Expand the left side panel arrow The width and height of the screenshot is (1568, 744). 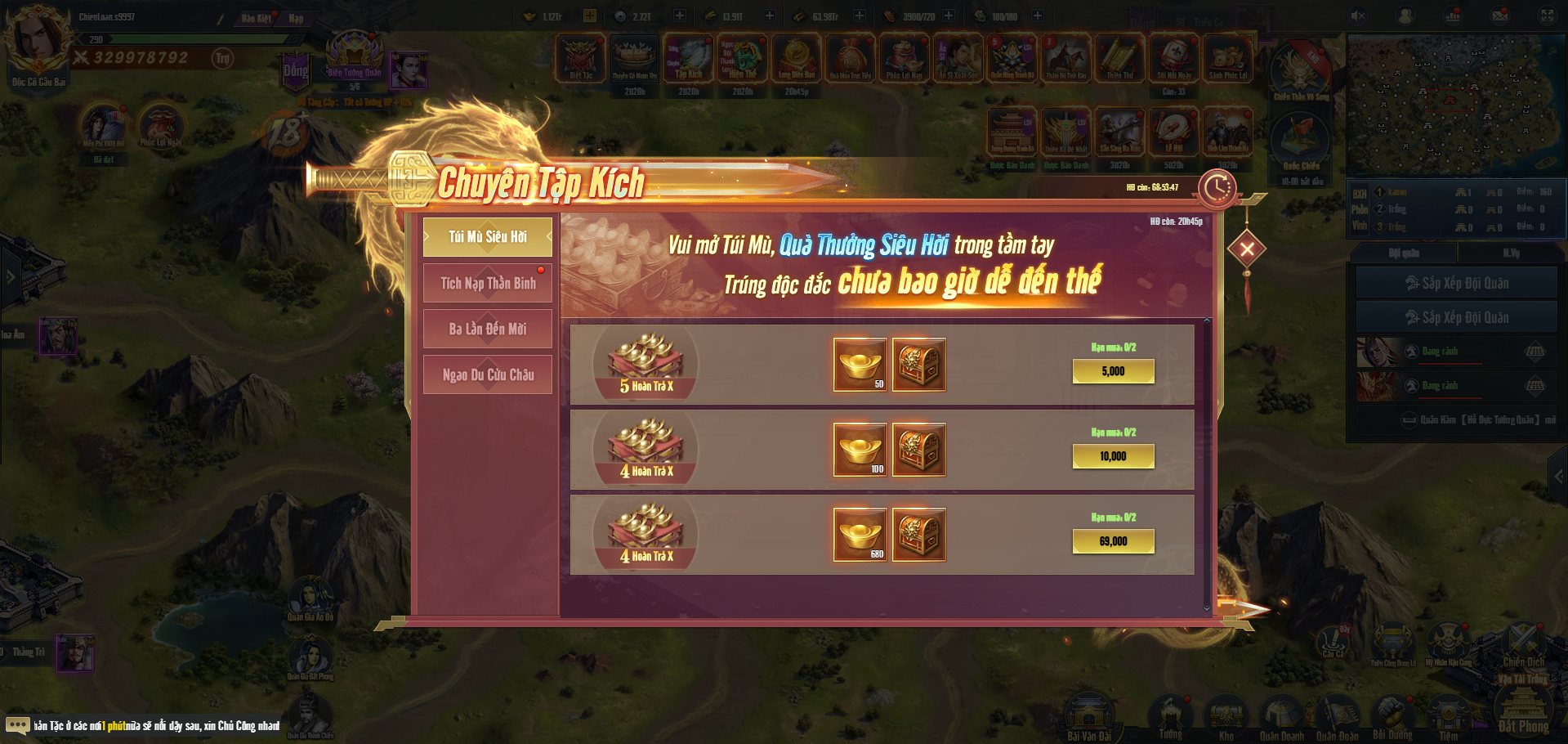10,277
